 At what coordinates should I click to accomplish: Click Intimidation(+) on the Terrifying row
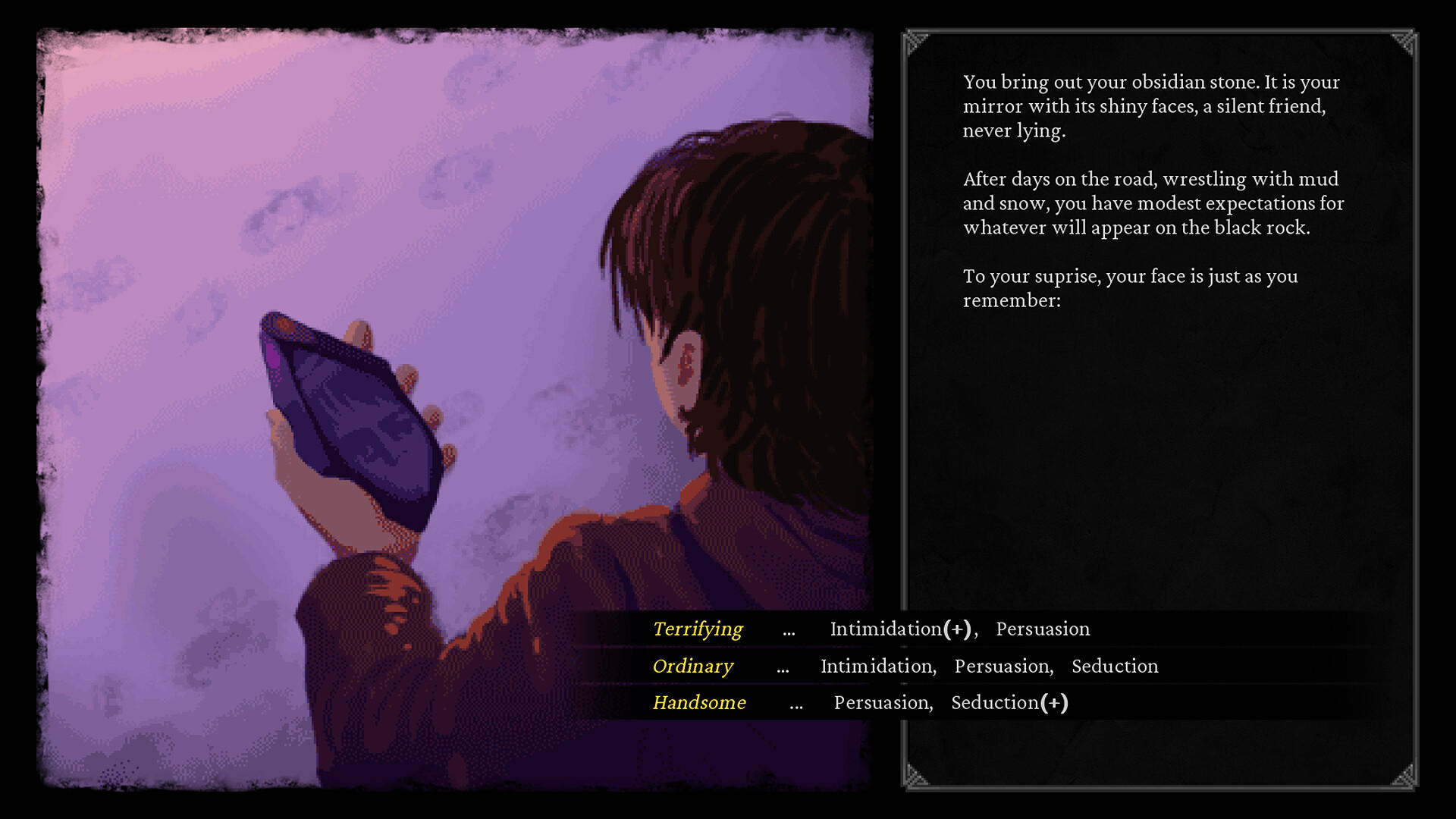tap(885, 629)
